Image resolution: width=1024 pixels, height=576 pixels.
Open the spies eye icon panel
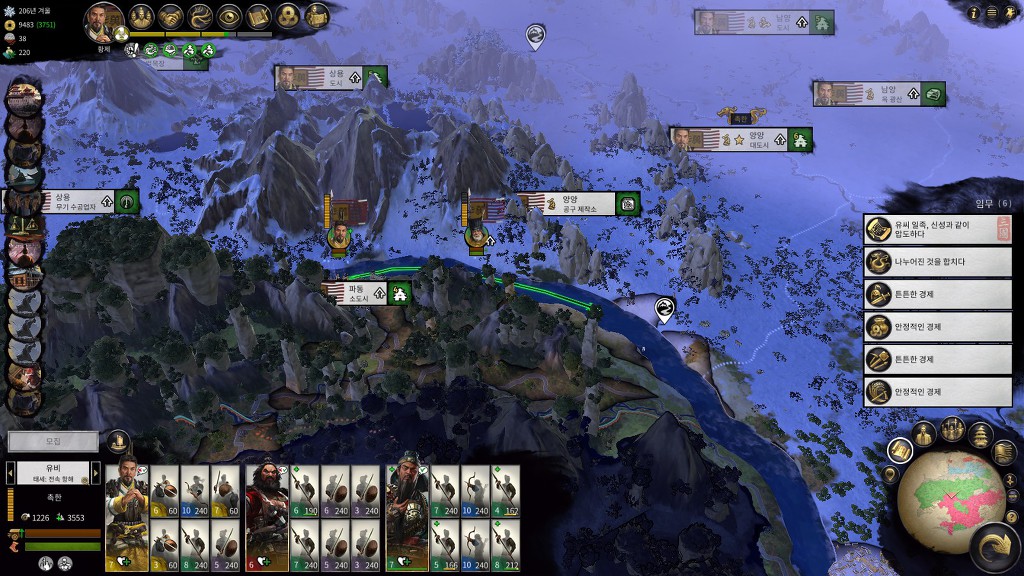tap(229, 16)
